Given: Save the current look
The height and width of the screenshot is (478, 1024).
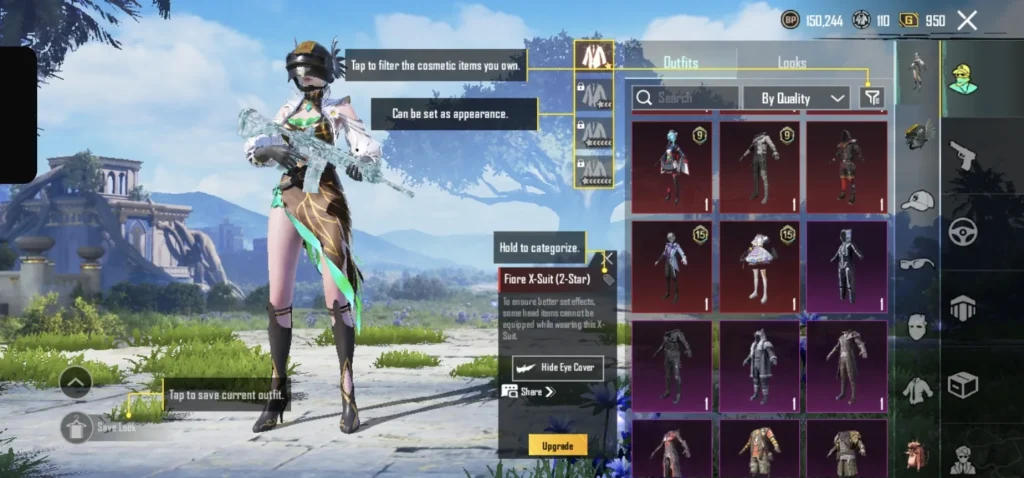Looking at the screenshot, I should point(78,427).
